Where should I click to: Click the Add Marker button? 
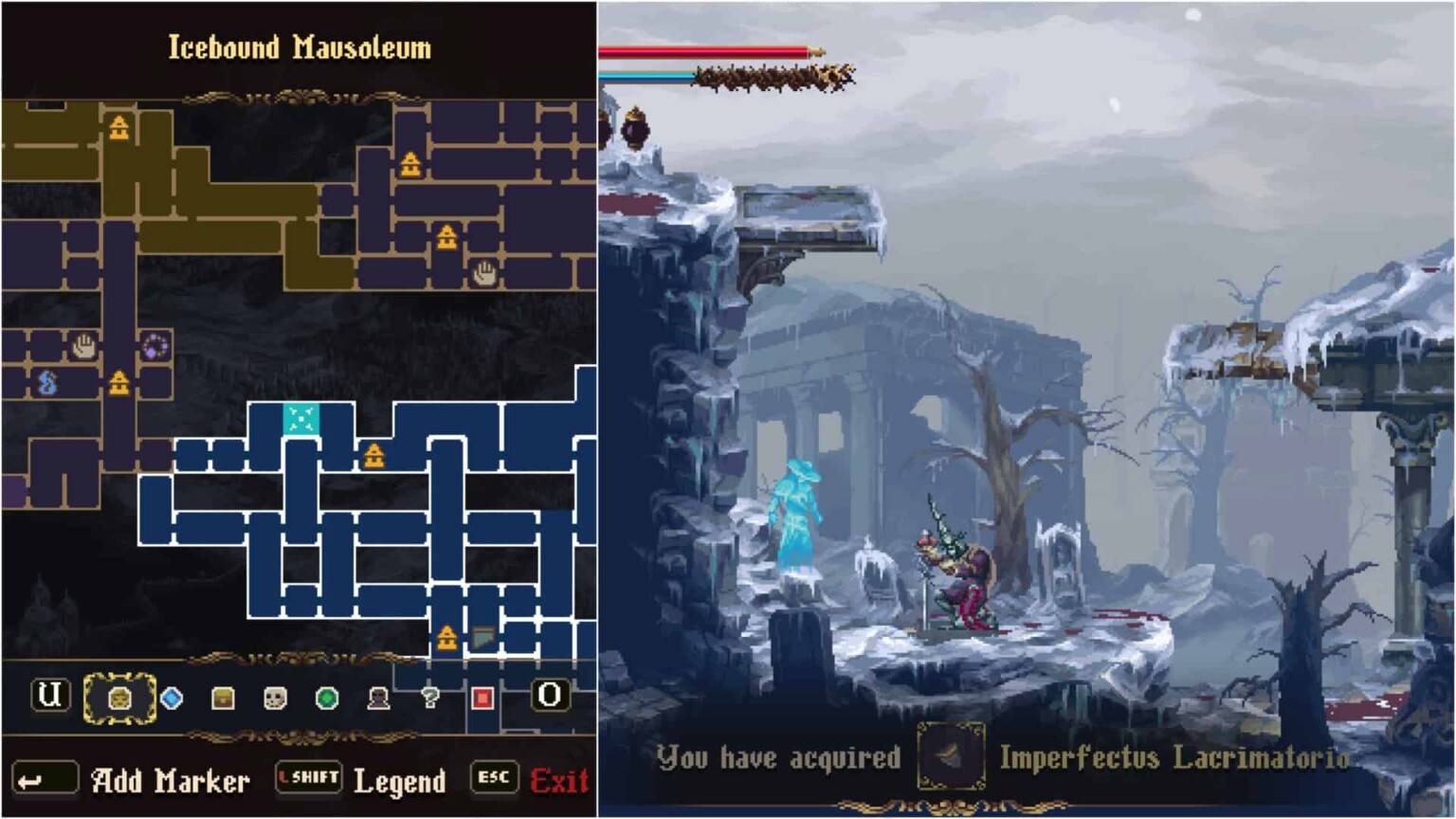[x=169, y=781]
